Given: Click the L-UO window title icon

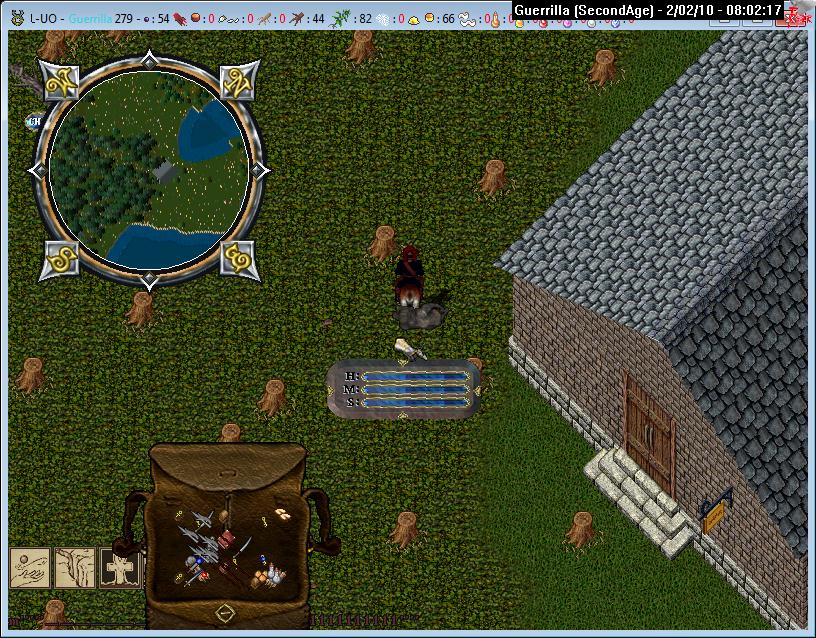Looking at the screenshot, I should coord(15,18).
